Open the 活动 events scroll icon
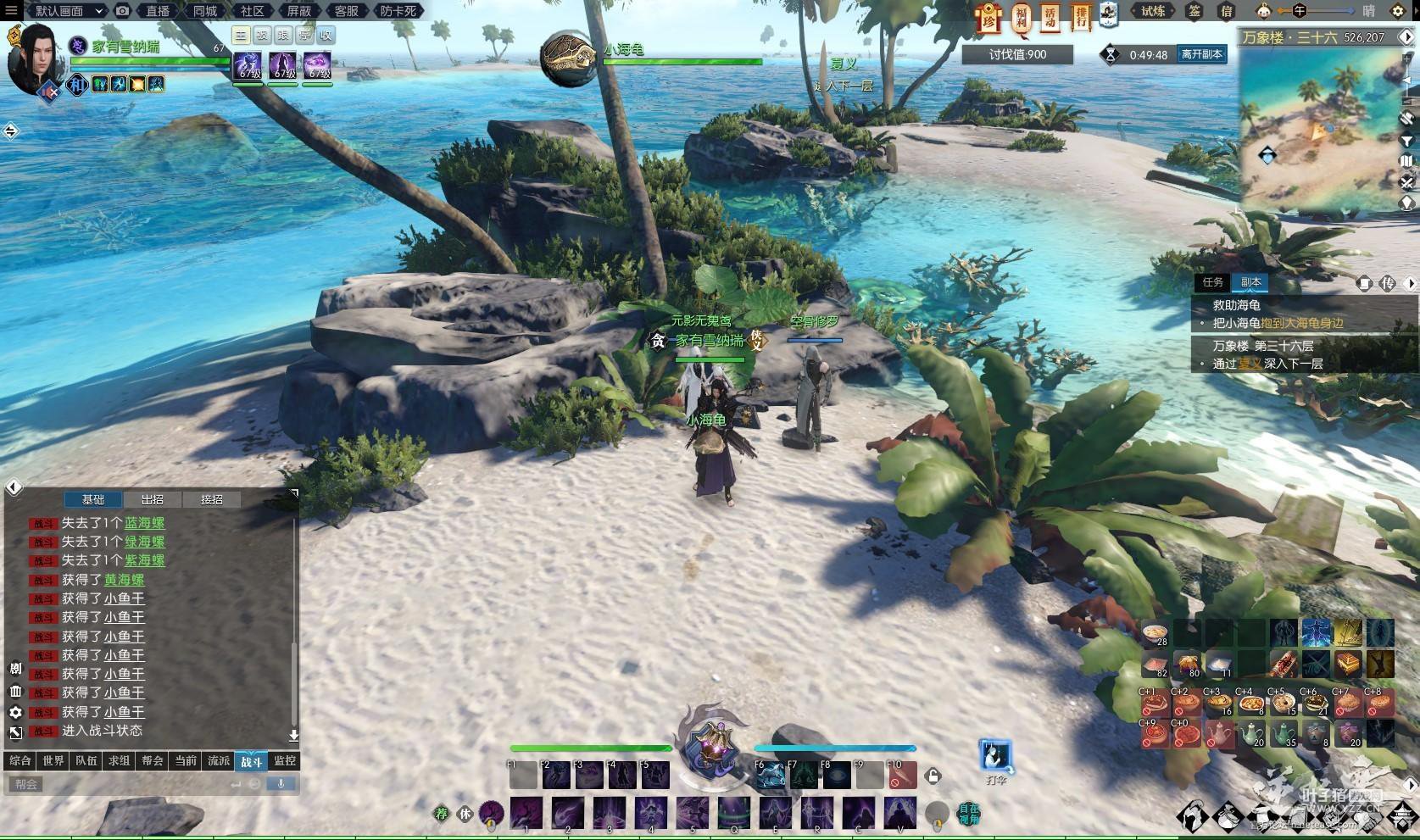Viewport: 1420px width, 840px height. click(x=1050, y=17)
